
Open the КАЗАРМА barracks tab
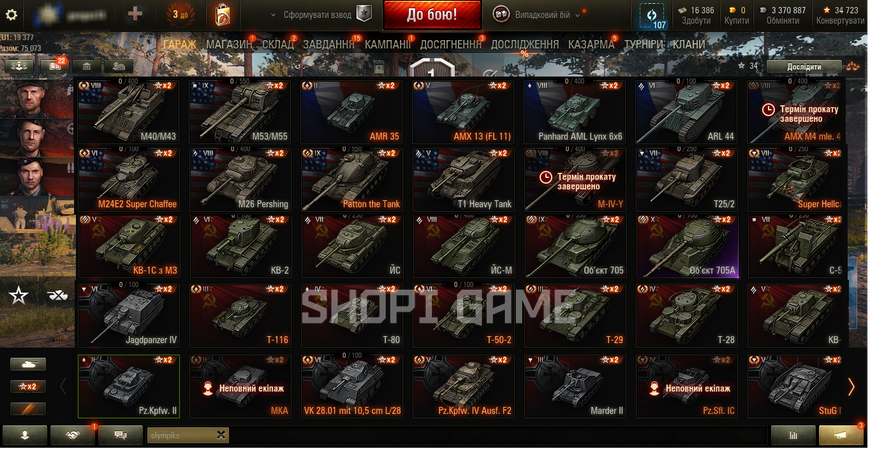(591, 45)
